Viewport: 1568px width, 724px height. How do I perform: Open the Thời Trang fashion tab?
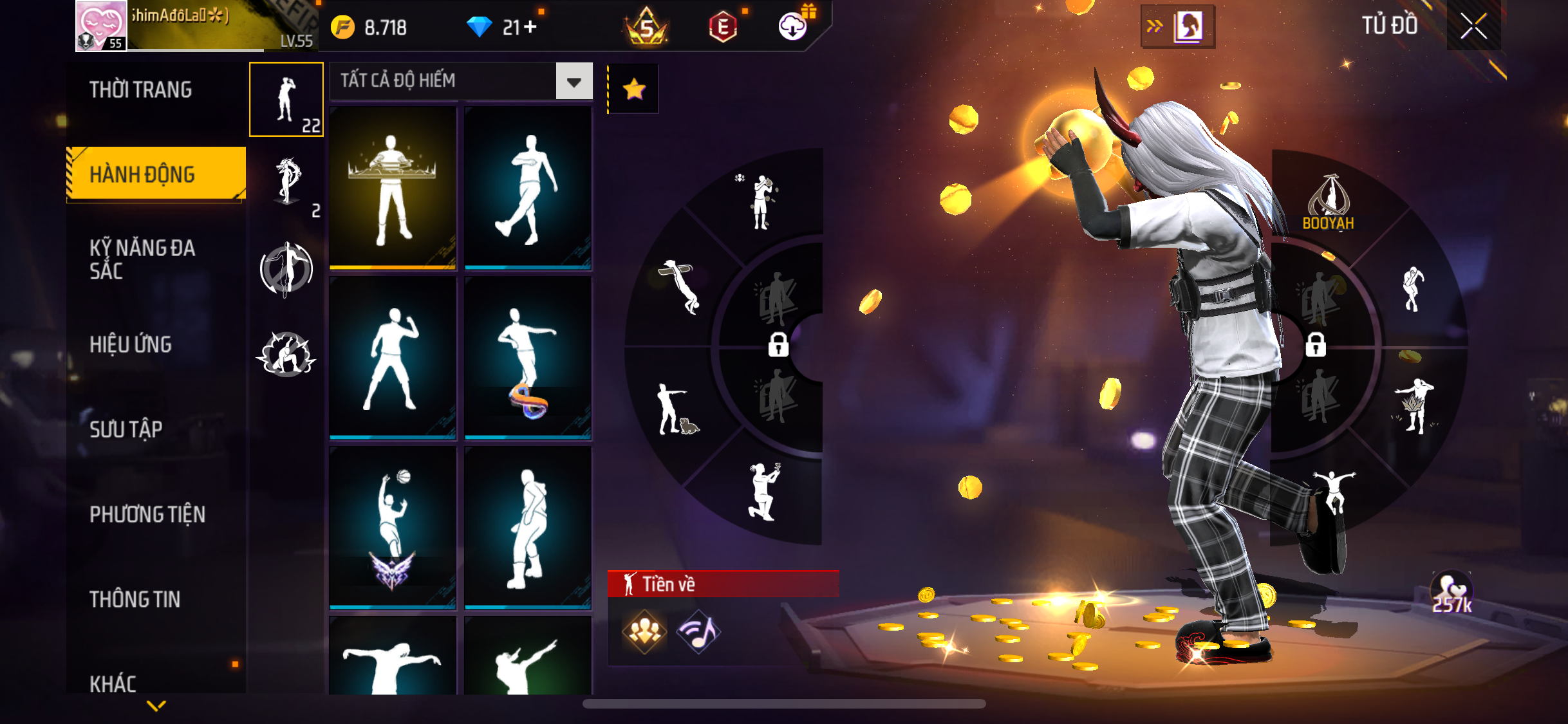coord(141,90)
